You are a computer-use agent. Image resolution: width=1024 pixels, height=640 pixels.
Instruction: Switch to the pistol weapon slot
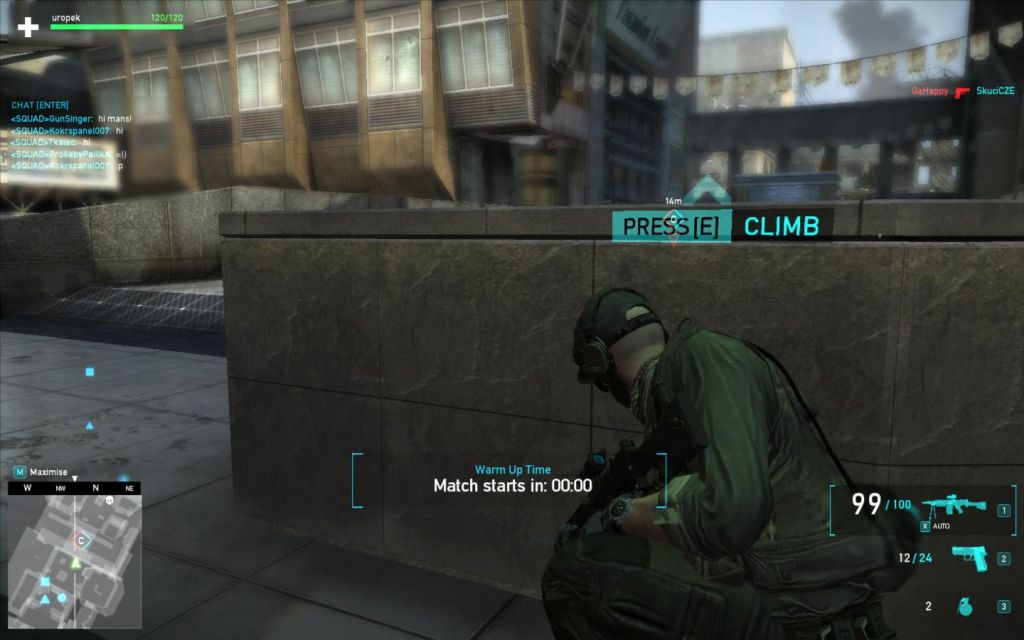point(967,558)
